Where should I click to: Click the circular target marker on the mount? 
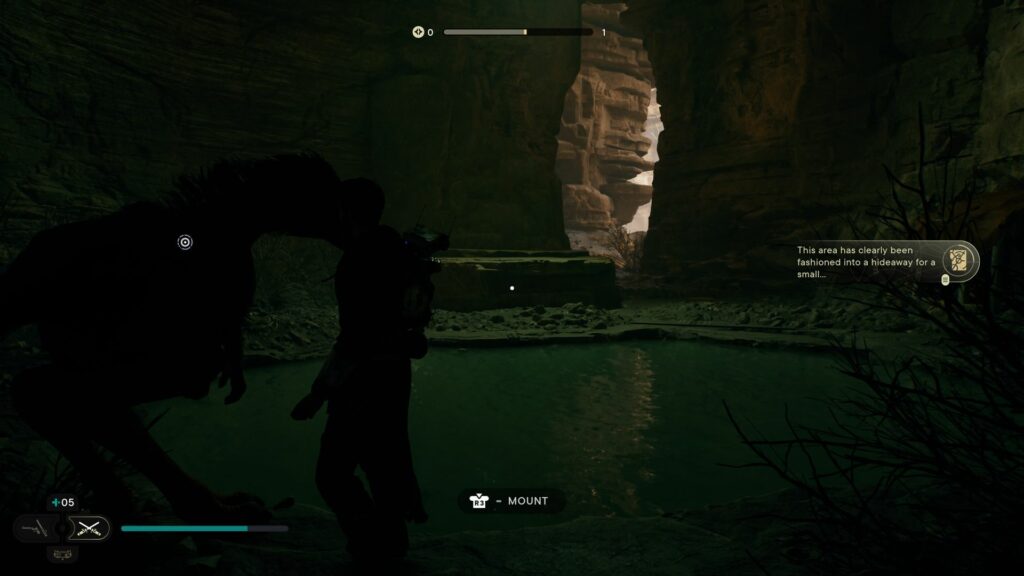pyautogui.click(x=185, y=241)
